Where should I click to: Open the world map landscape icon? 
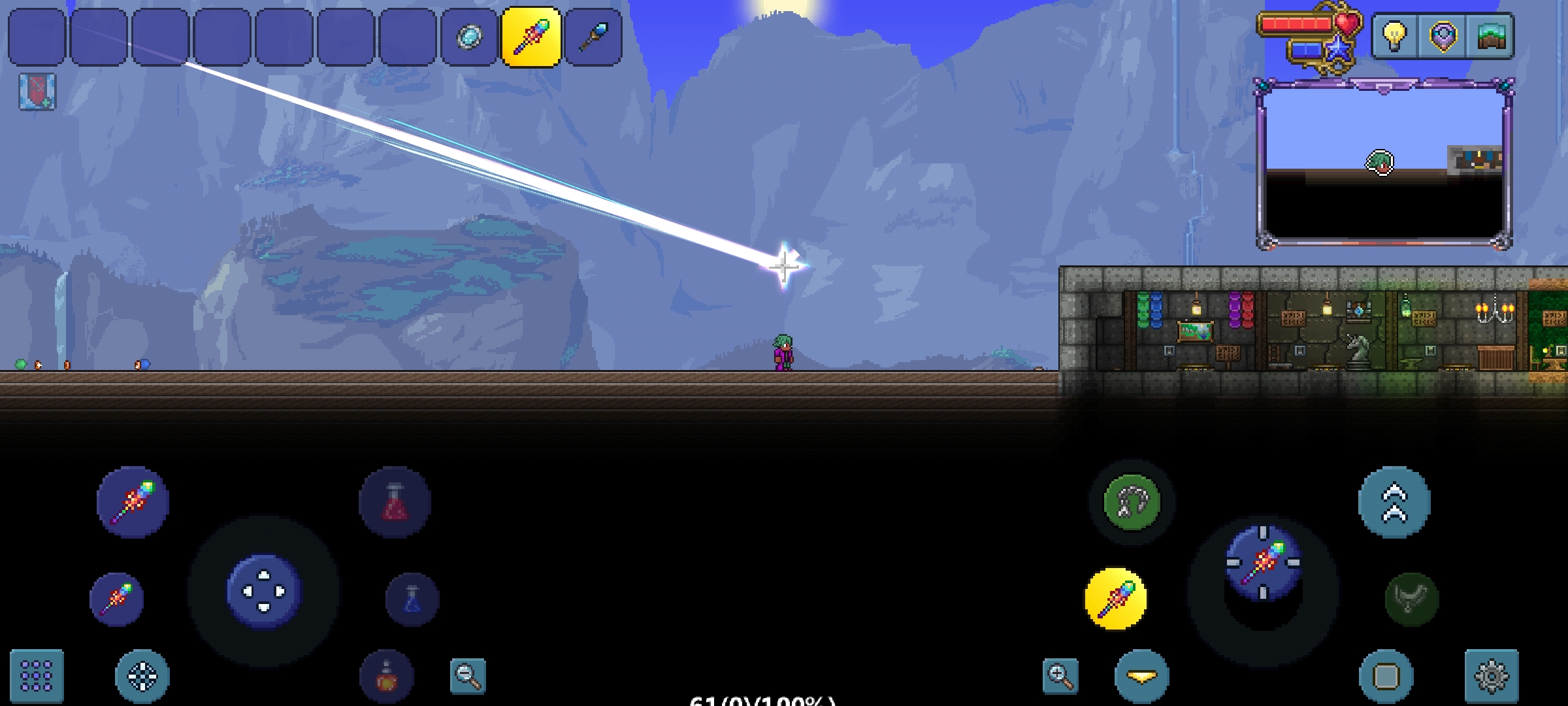pyautogui.click(x=1490, y=36)
